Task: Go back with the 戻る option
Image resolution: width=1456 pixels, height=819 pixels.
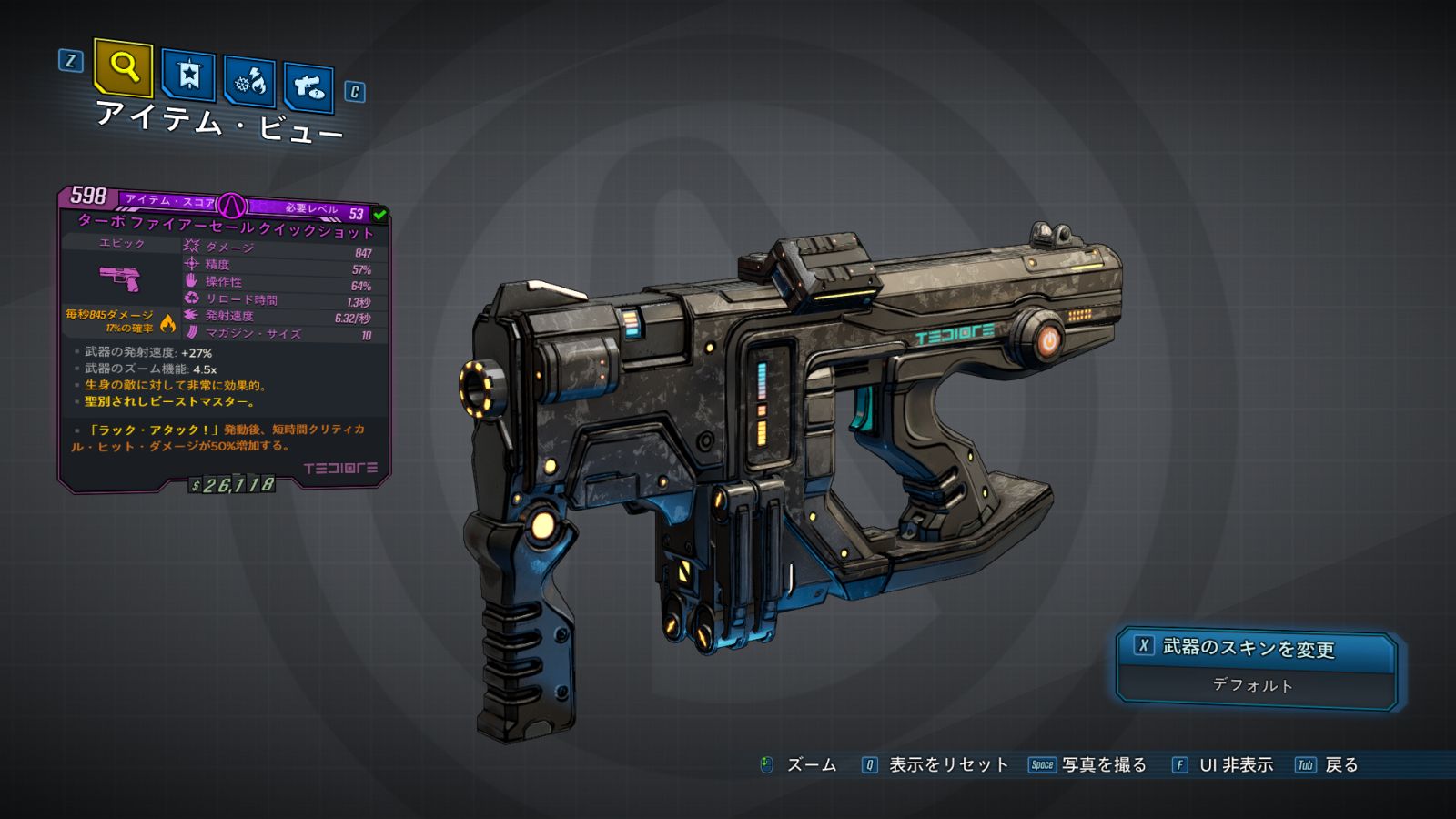Action: pos(1340,765)
